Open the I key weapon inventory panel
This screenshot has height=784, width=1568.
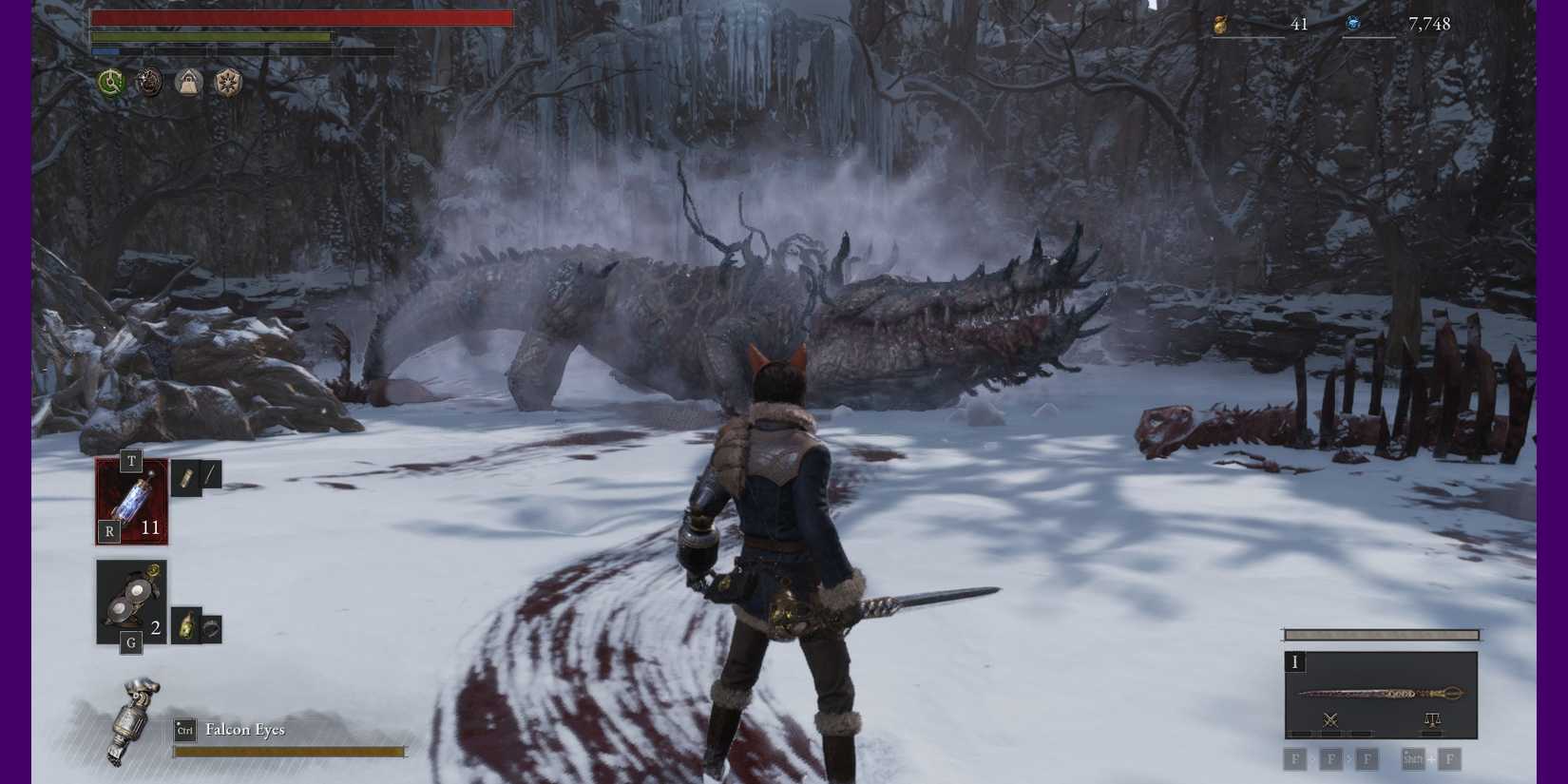(1295, 662)
